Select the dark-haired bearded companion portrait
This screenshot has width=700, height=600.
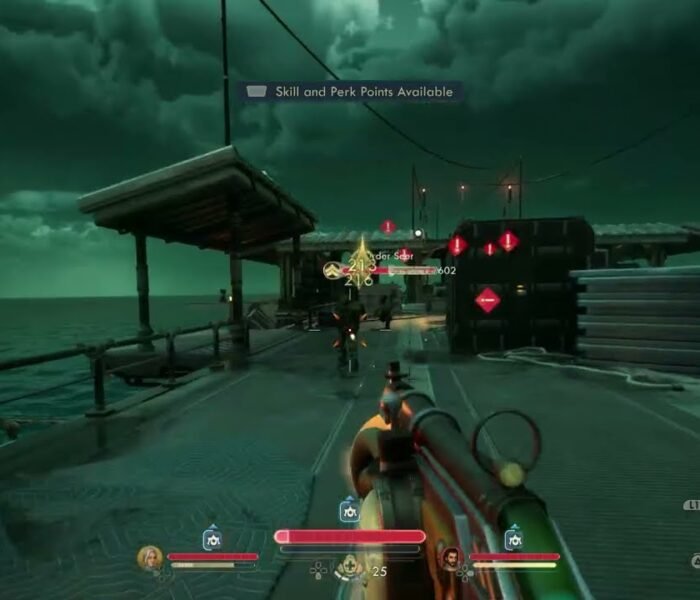coord(451,557)
